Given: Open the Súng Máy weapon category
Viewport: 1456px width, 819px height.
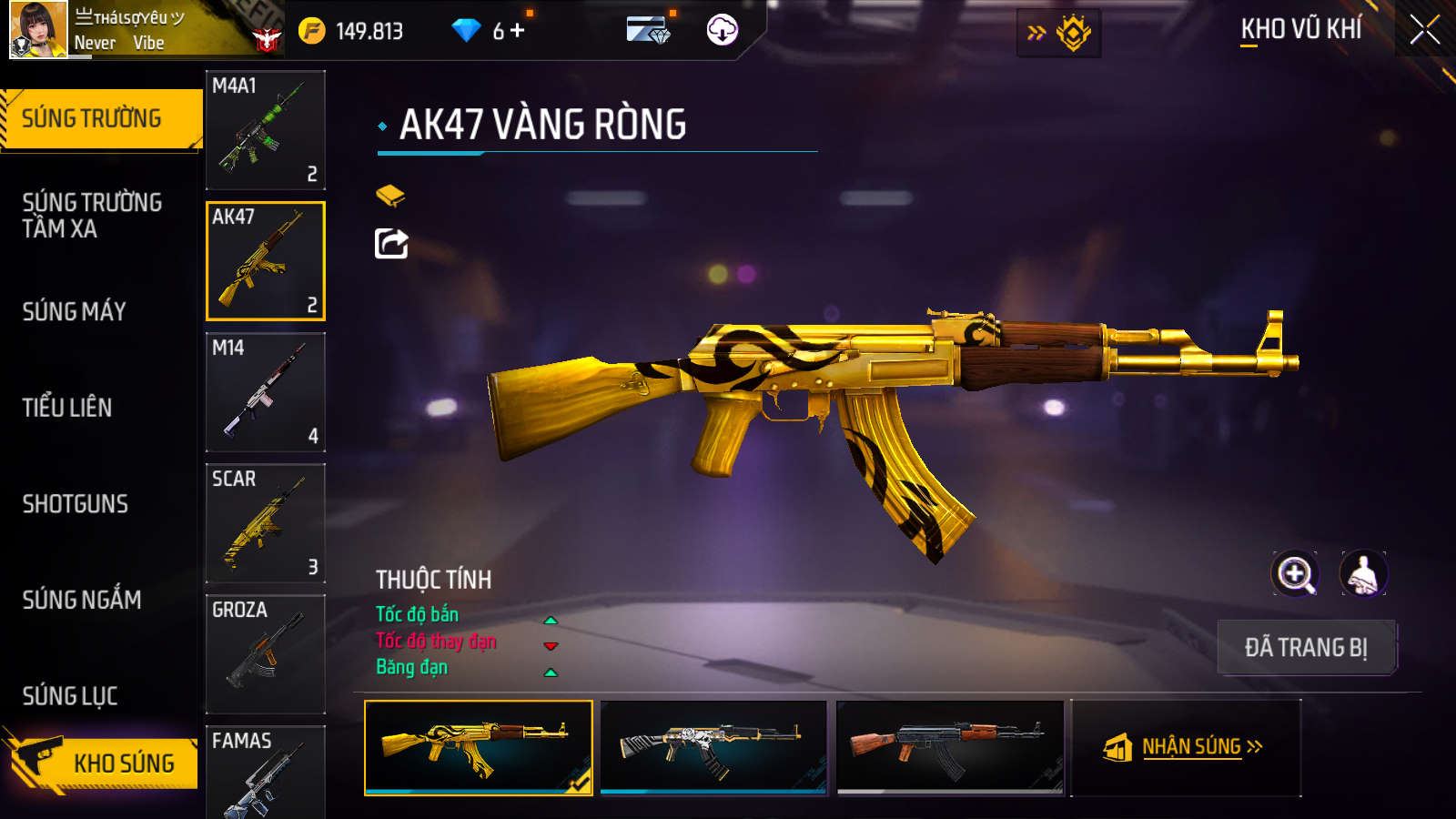Looking at the screenshot, I should [x=75, y=311].
